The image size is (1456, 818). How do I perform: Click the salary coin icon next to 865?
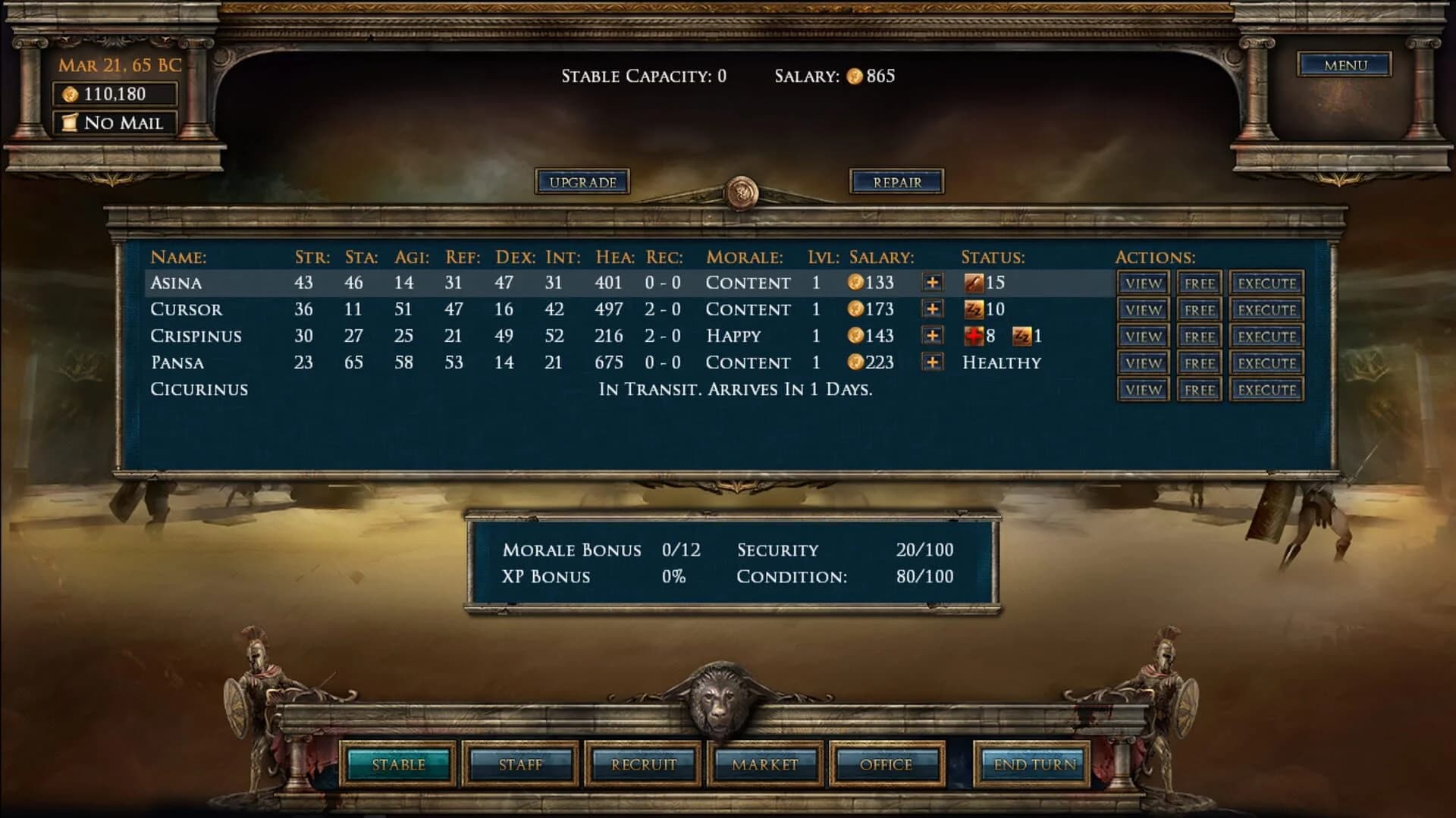pyautogui.click(x=855, y=76)
